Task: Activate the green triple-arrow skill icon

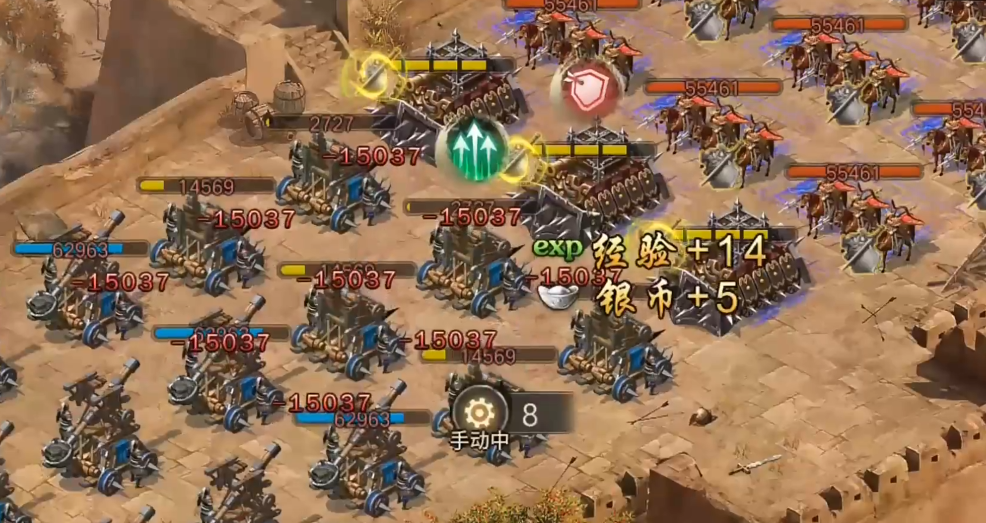Action: [474, 150]
